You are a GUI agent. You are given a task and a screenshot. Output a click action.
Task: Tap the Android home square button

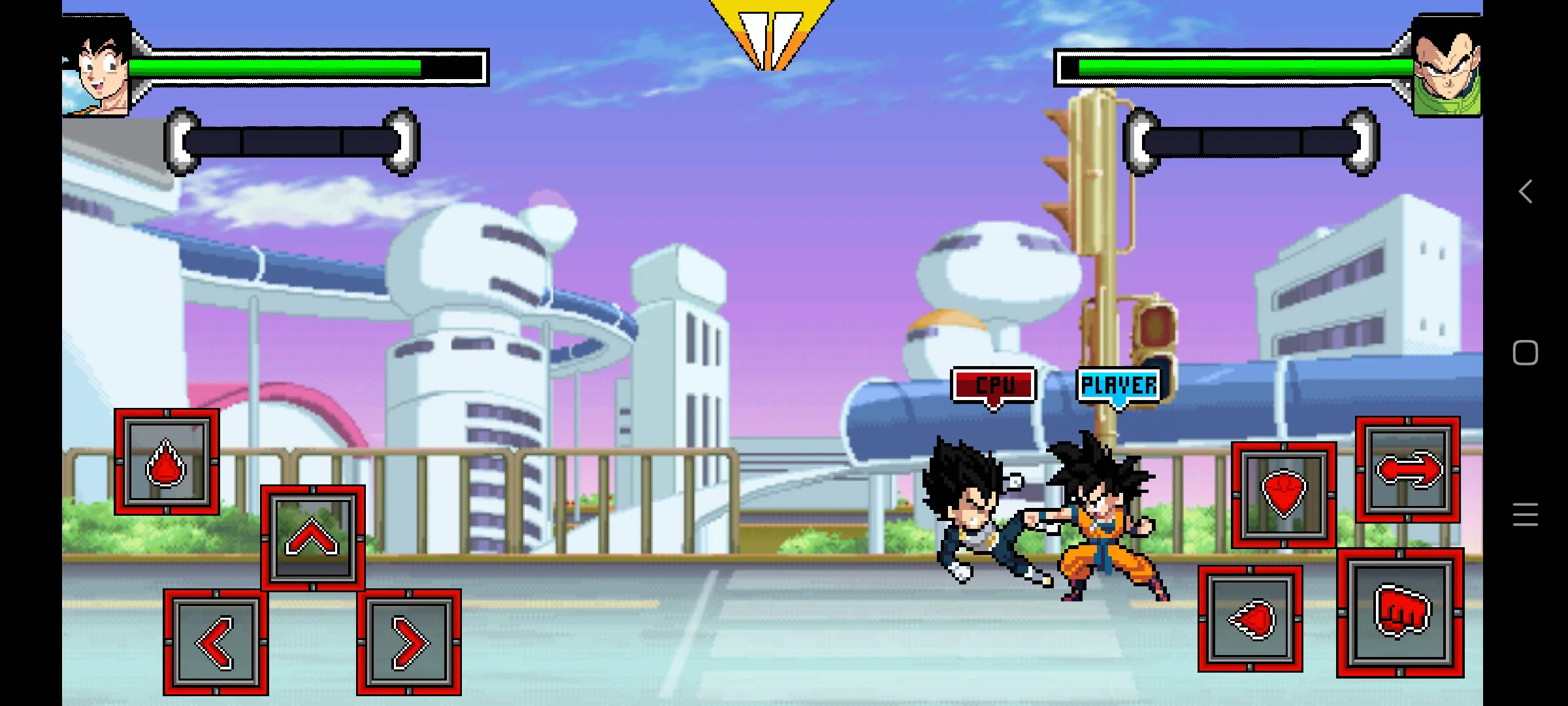click(1526, 353)
